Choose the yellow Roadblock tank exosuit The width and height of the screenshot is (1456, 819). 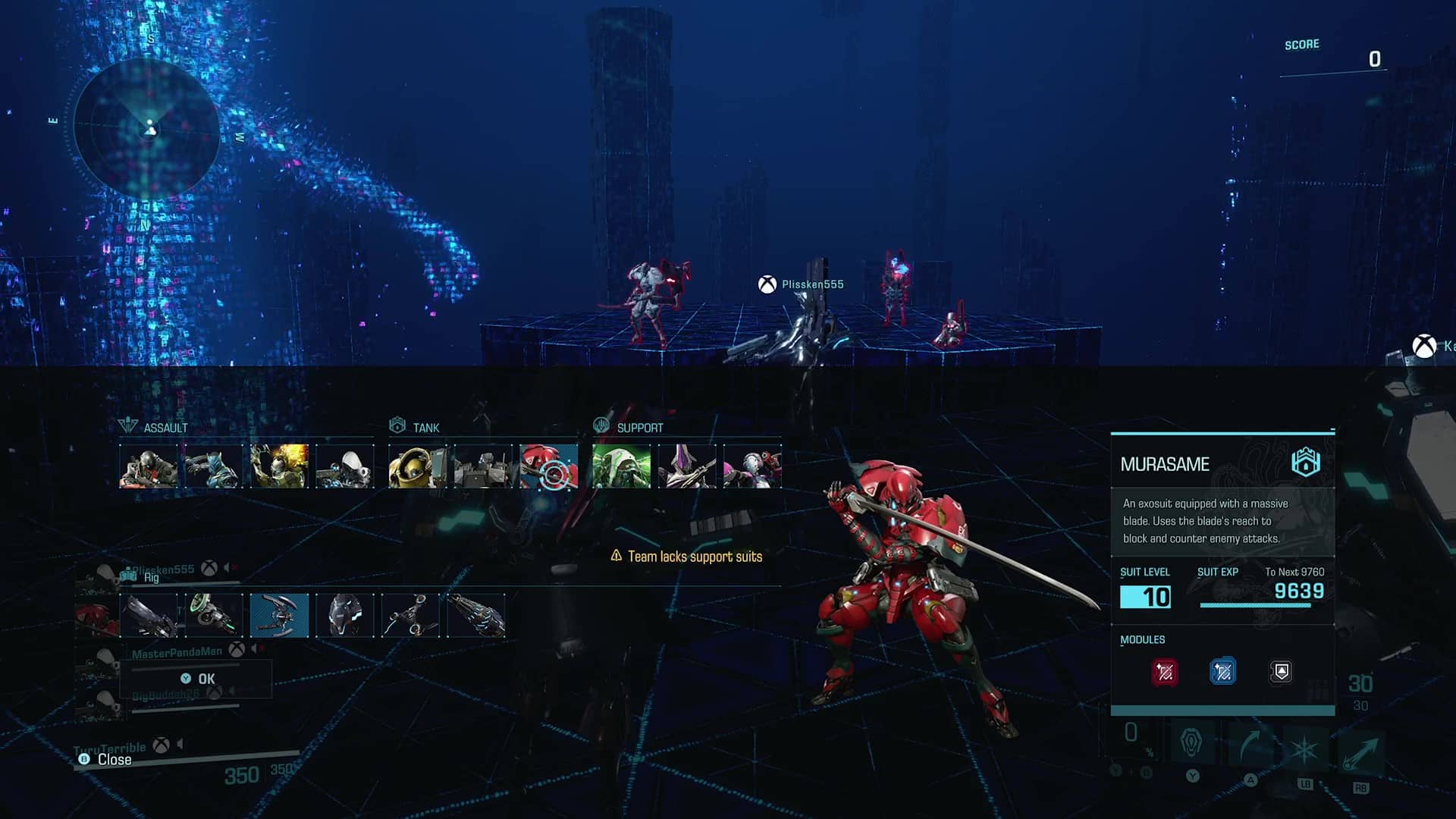pyautogui.click(x=417, y=466)
